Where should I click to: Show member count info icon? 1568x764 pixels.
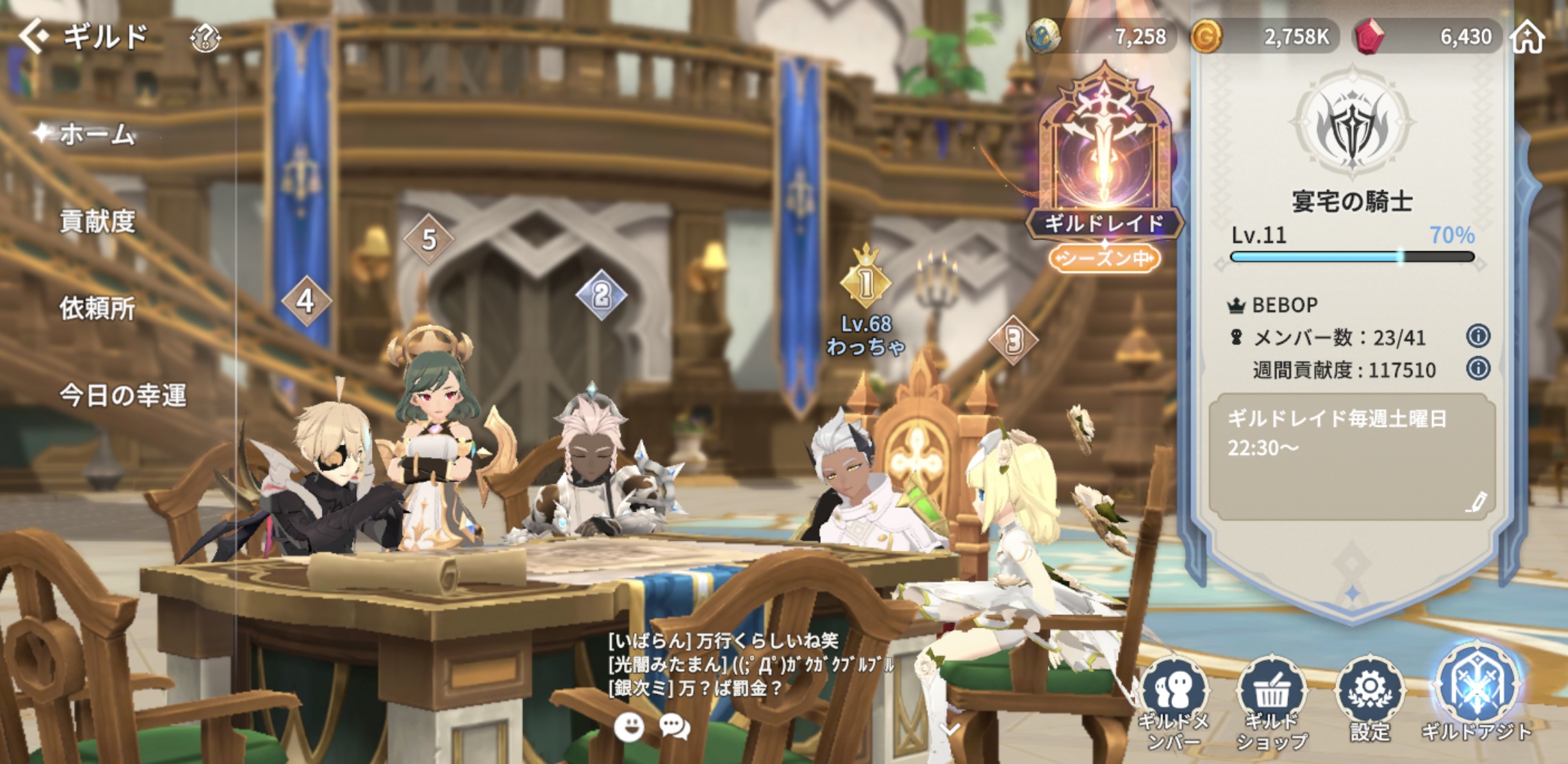(x=1477, y=336)
